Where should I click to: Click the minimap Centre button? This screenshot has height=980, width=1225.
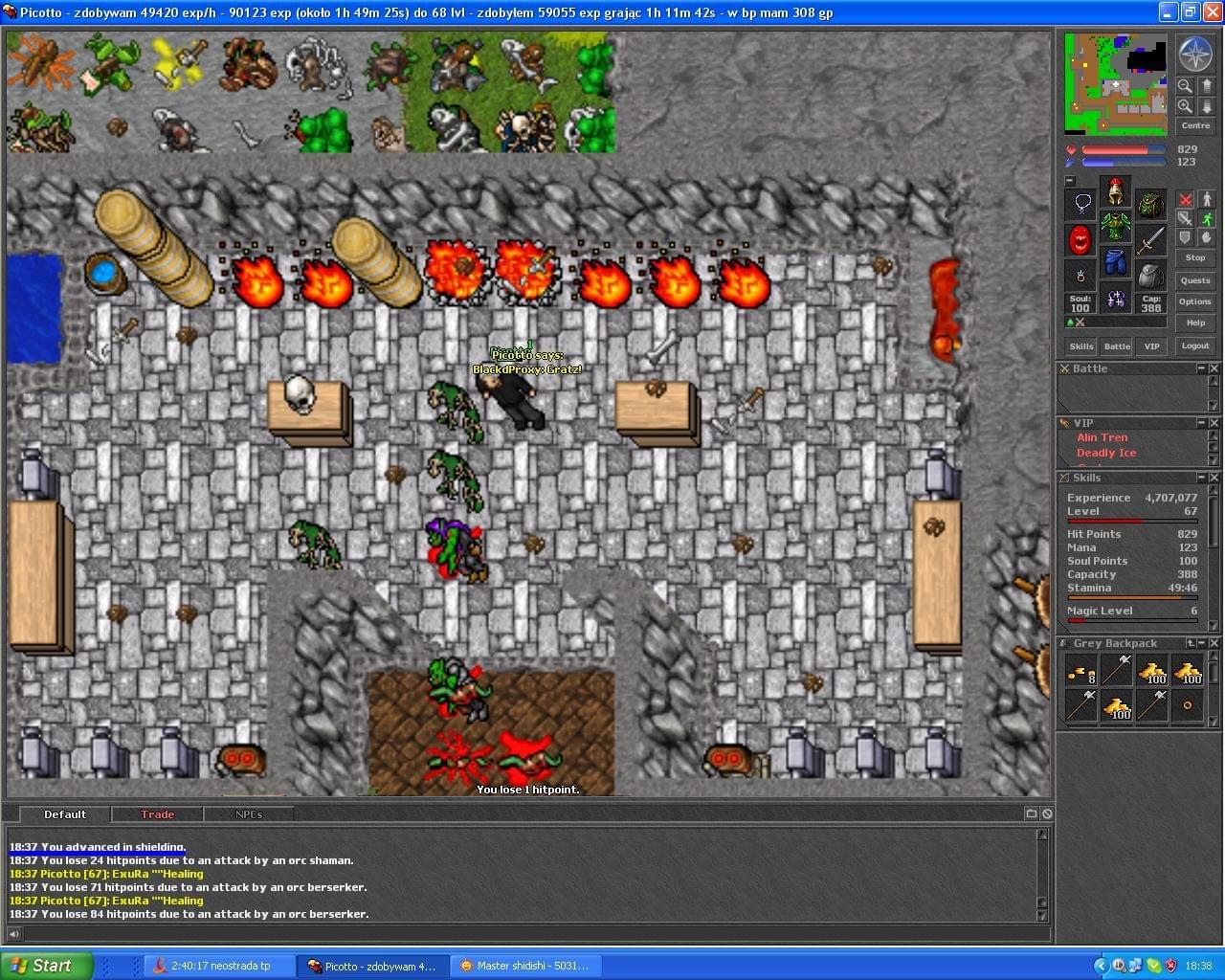click(1194, 125)
